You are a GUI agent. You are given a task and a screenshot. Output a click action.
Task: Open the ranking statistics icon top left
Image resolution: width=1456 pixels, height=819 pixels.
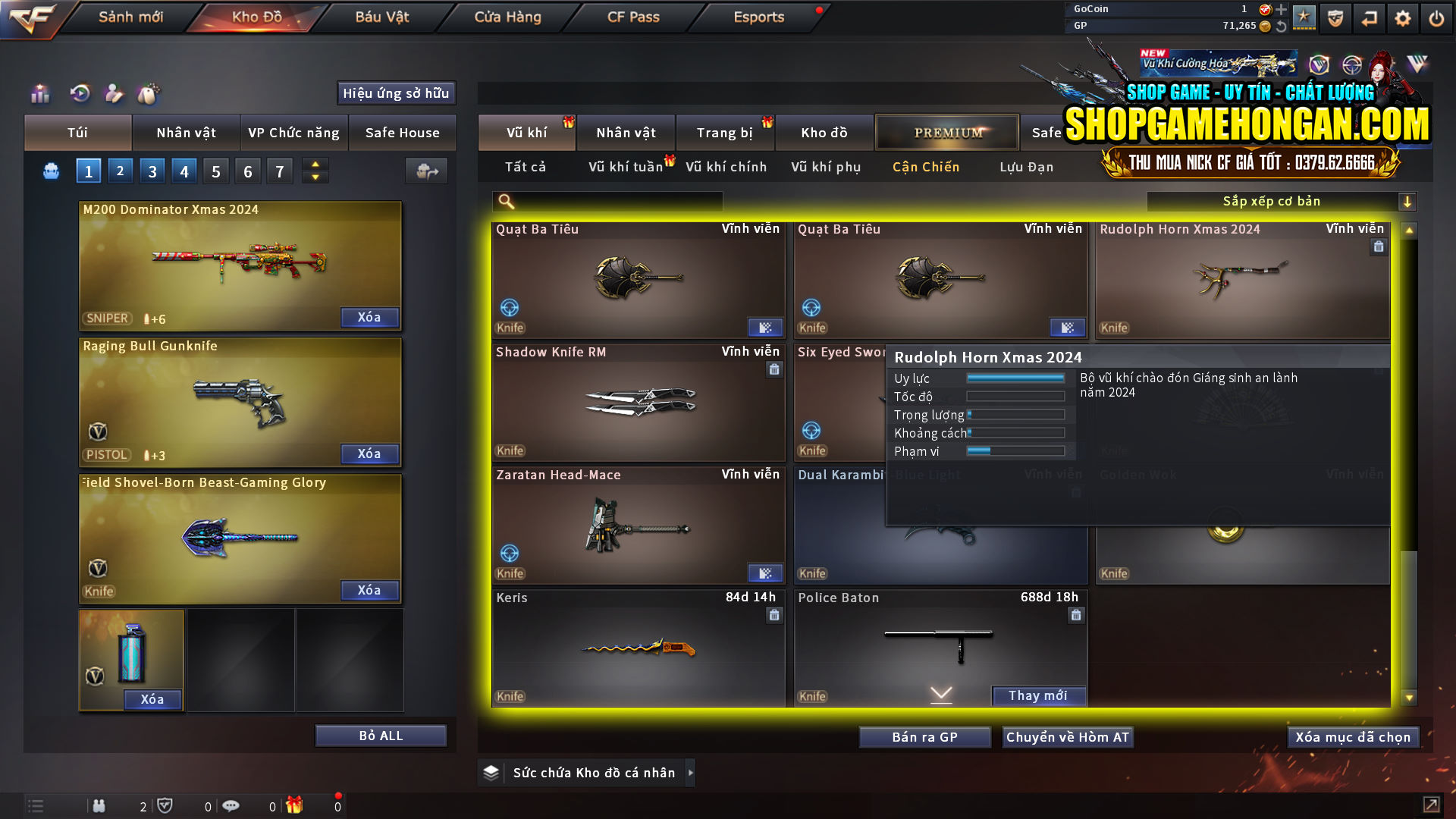click(x=40, y=93)
